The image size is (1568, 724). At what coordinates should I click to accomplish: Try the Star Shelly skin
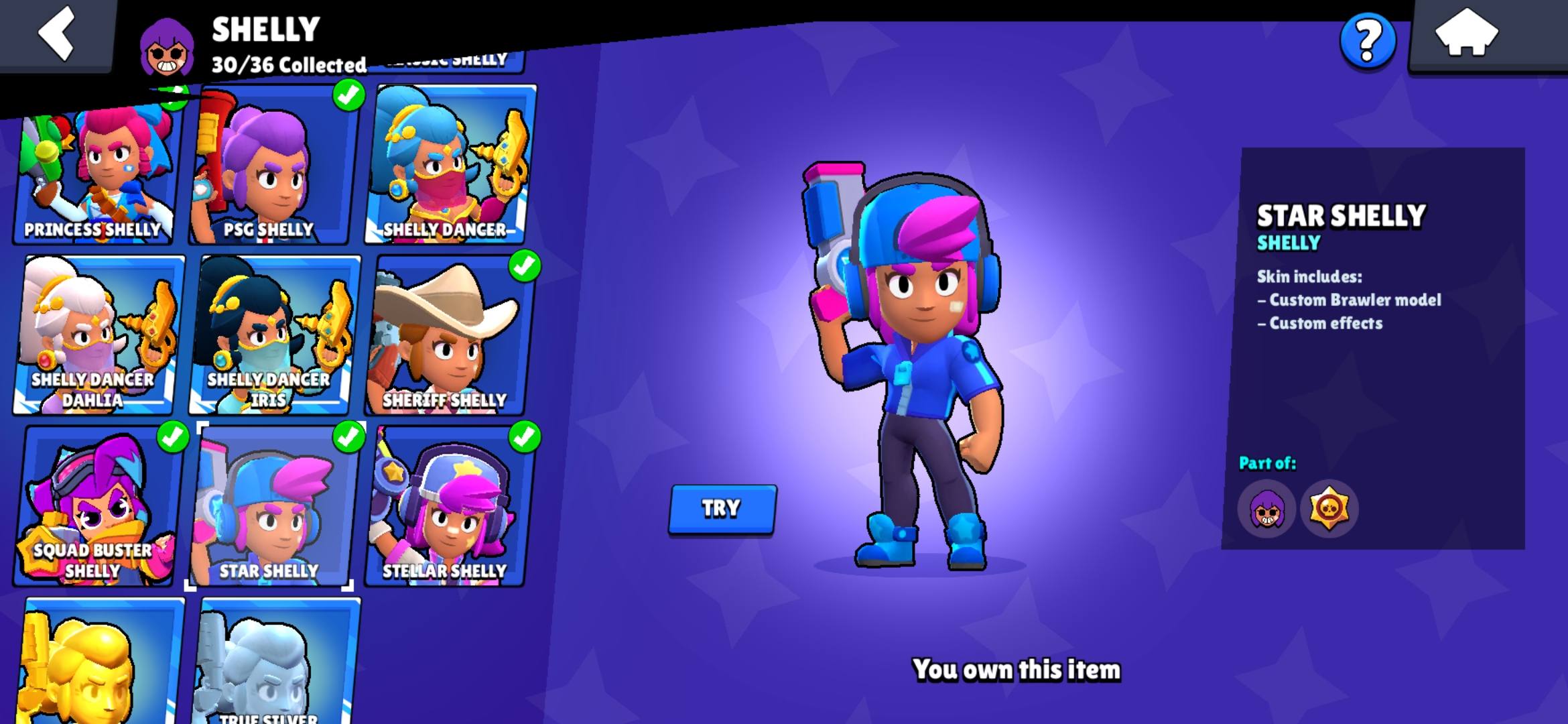tap(722, 509)
